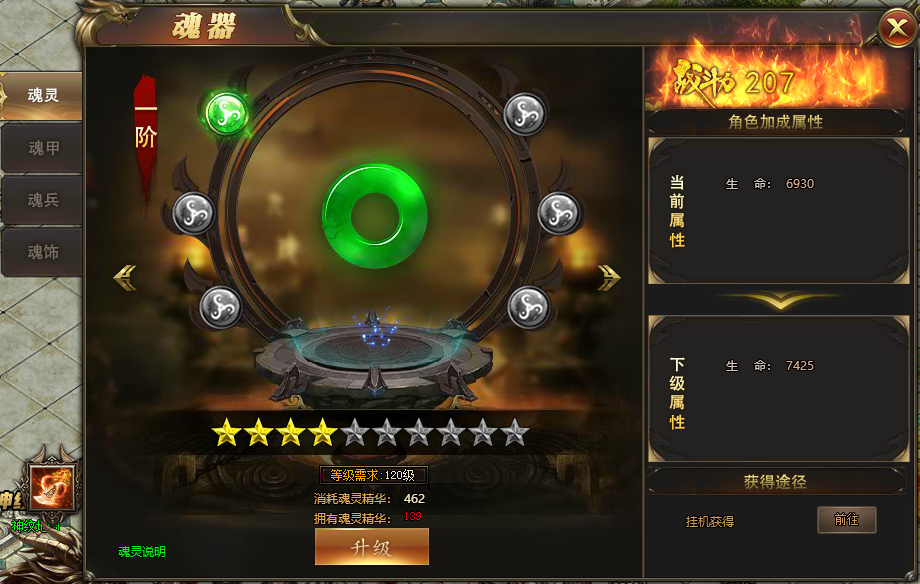Click the large green jade ring

pyautogui.click(x=375, y=216)
